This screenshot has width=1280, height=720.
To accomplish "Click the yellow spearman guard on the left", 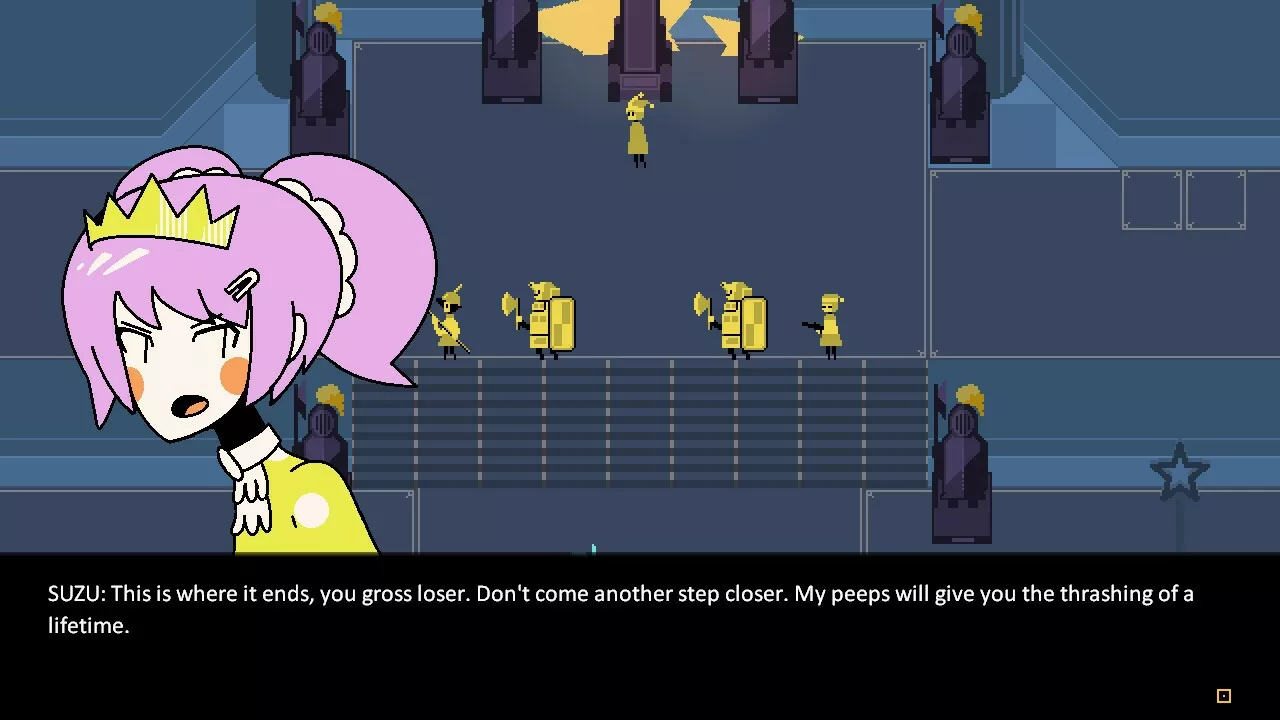I will [x=452, y=320].
